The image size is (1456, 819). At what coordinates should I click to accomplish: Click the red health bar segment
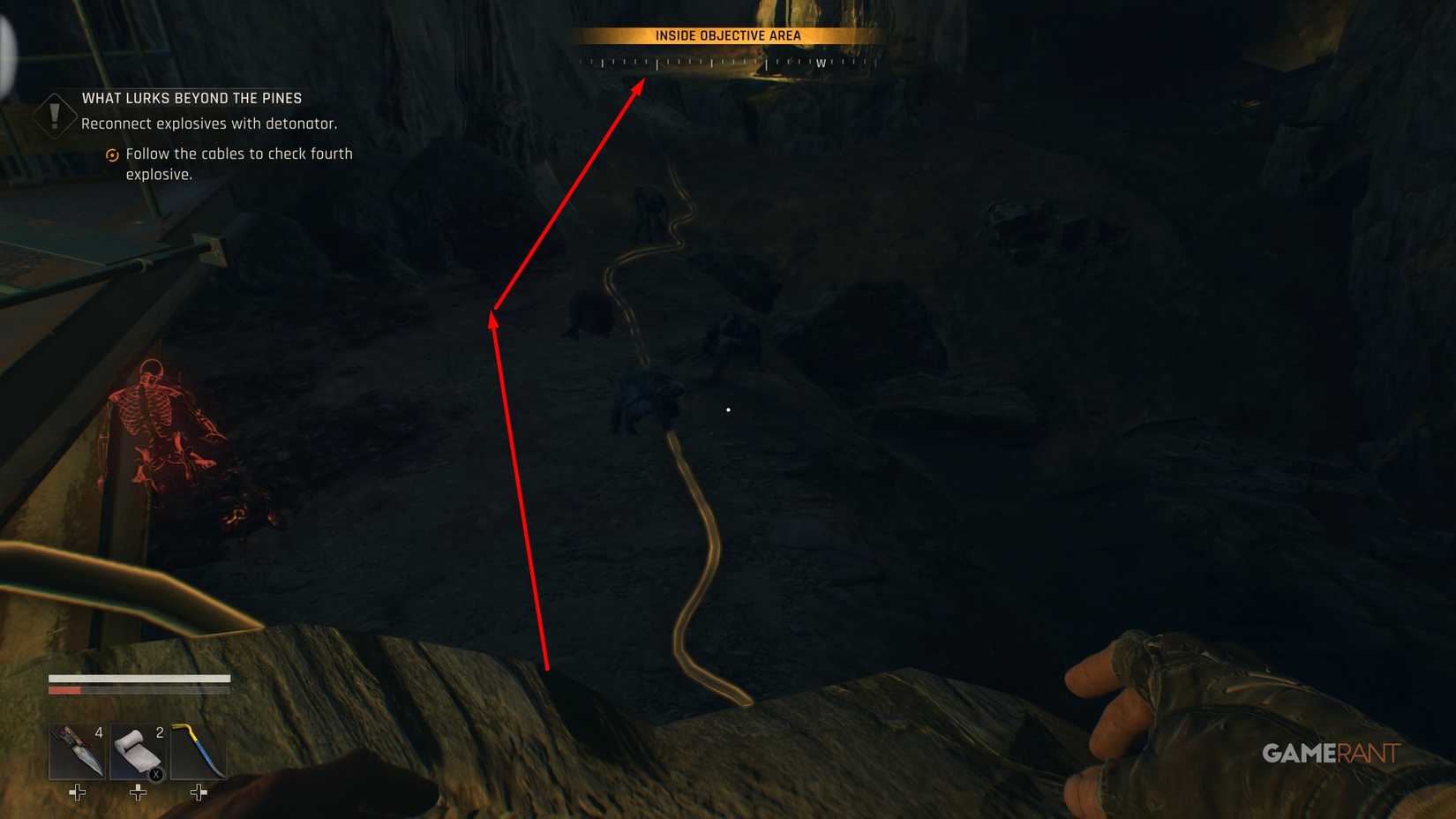(66, 689)
